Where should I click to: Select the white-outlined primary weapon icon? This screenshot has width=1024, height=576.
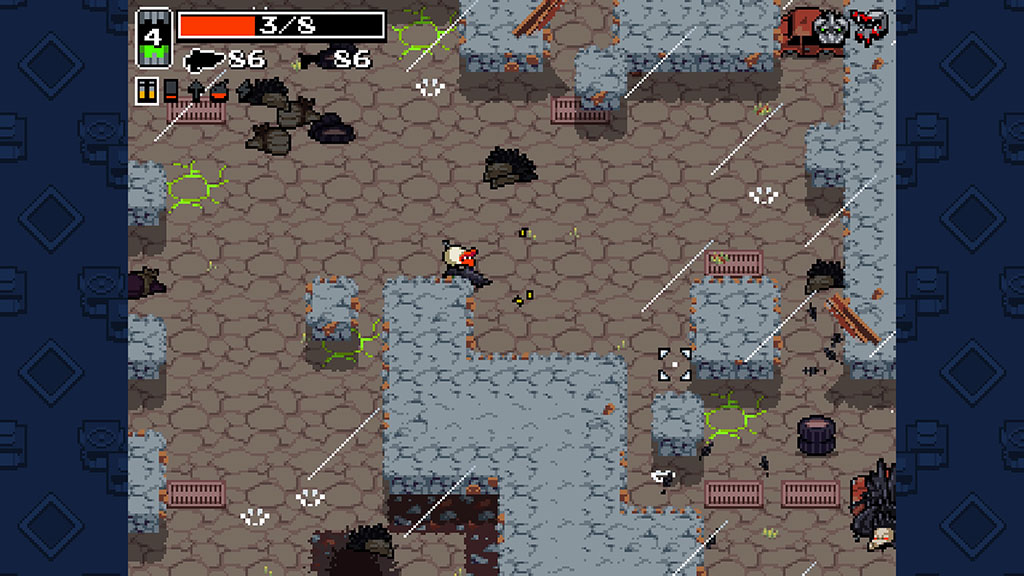click(x=204, y=60)
